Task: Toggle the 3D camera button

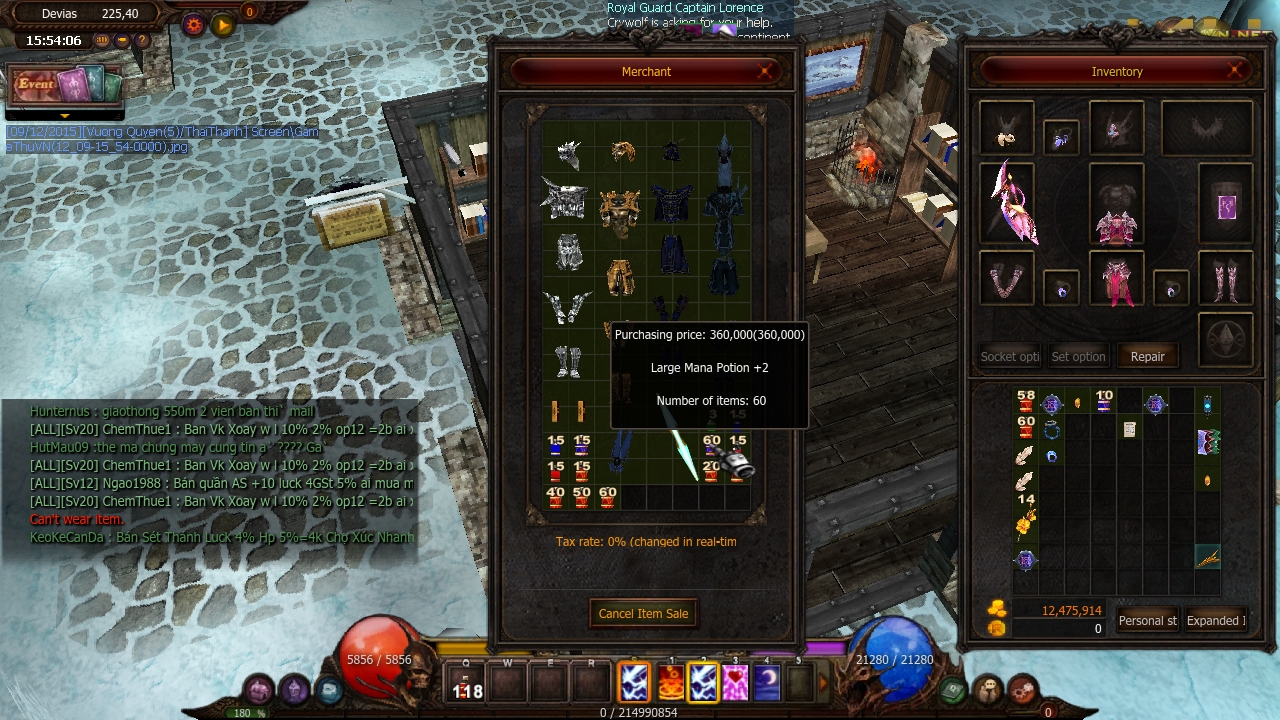Action: click(102, 41)
